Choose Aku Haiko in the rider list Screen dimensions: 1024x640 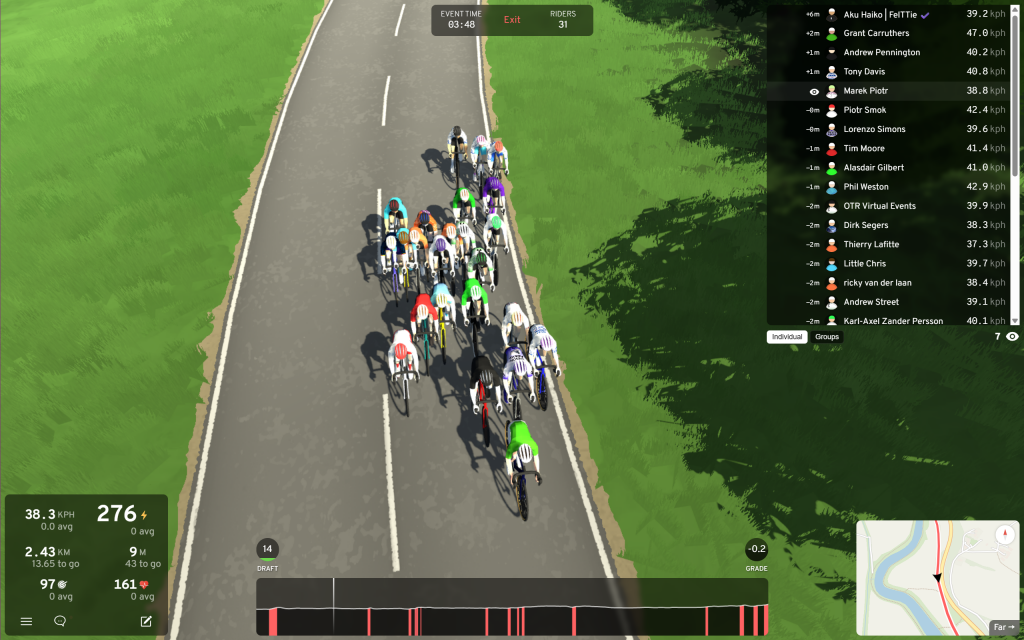(x=880, y=14)
